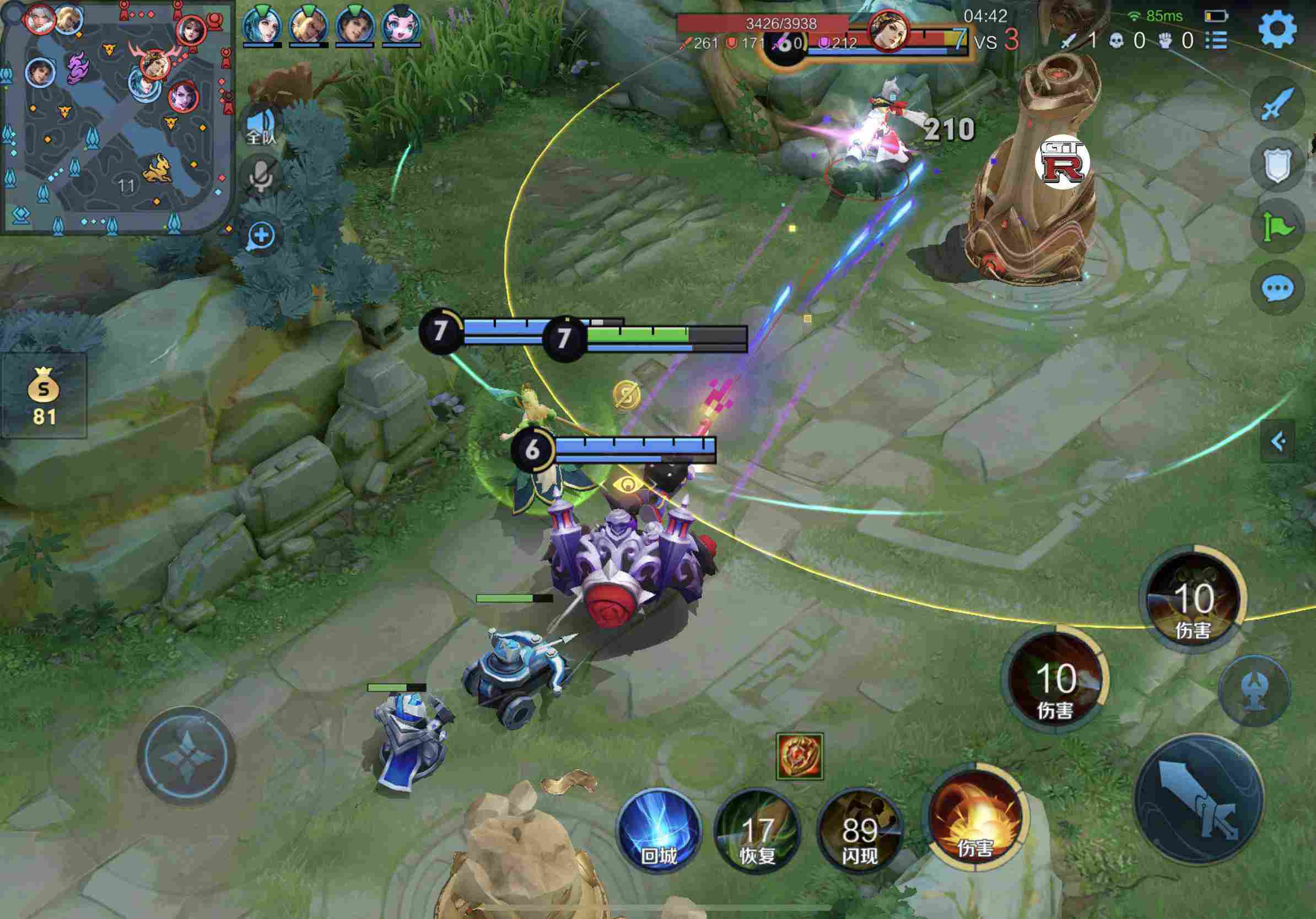Open the scoreboard list icon

point(1216,41)
